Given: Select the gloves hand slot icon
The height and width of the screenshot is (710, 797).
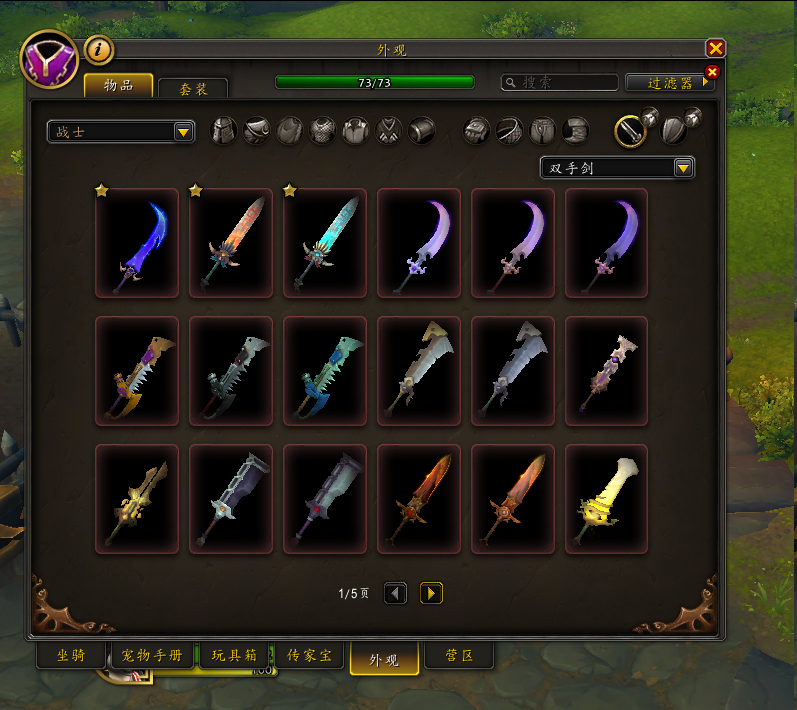Looking at the screenshot, I should click(477, 131).
